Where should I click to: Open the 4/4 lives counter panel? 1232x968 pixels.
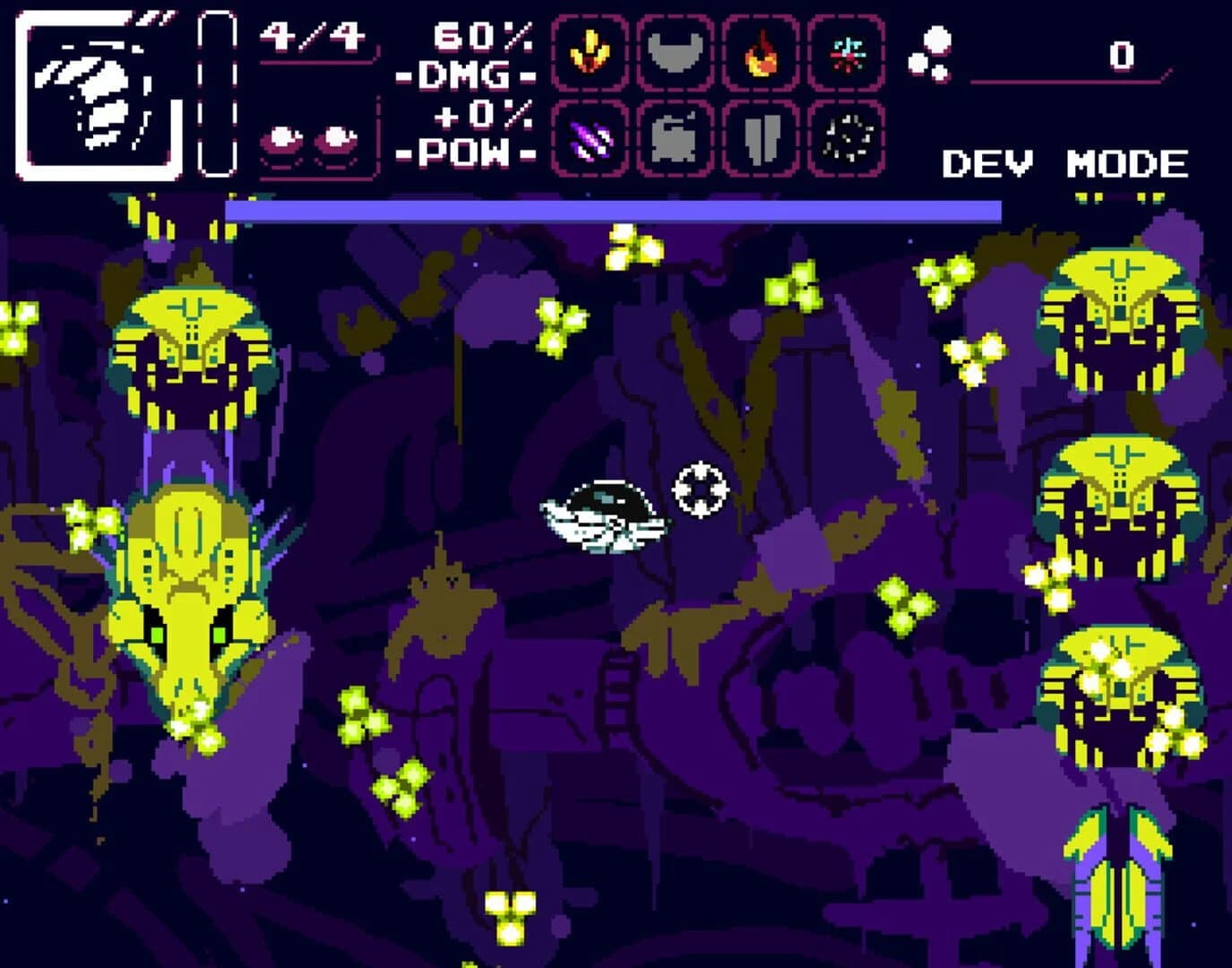click(x=310, y=38)
